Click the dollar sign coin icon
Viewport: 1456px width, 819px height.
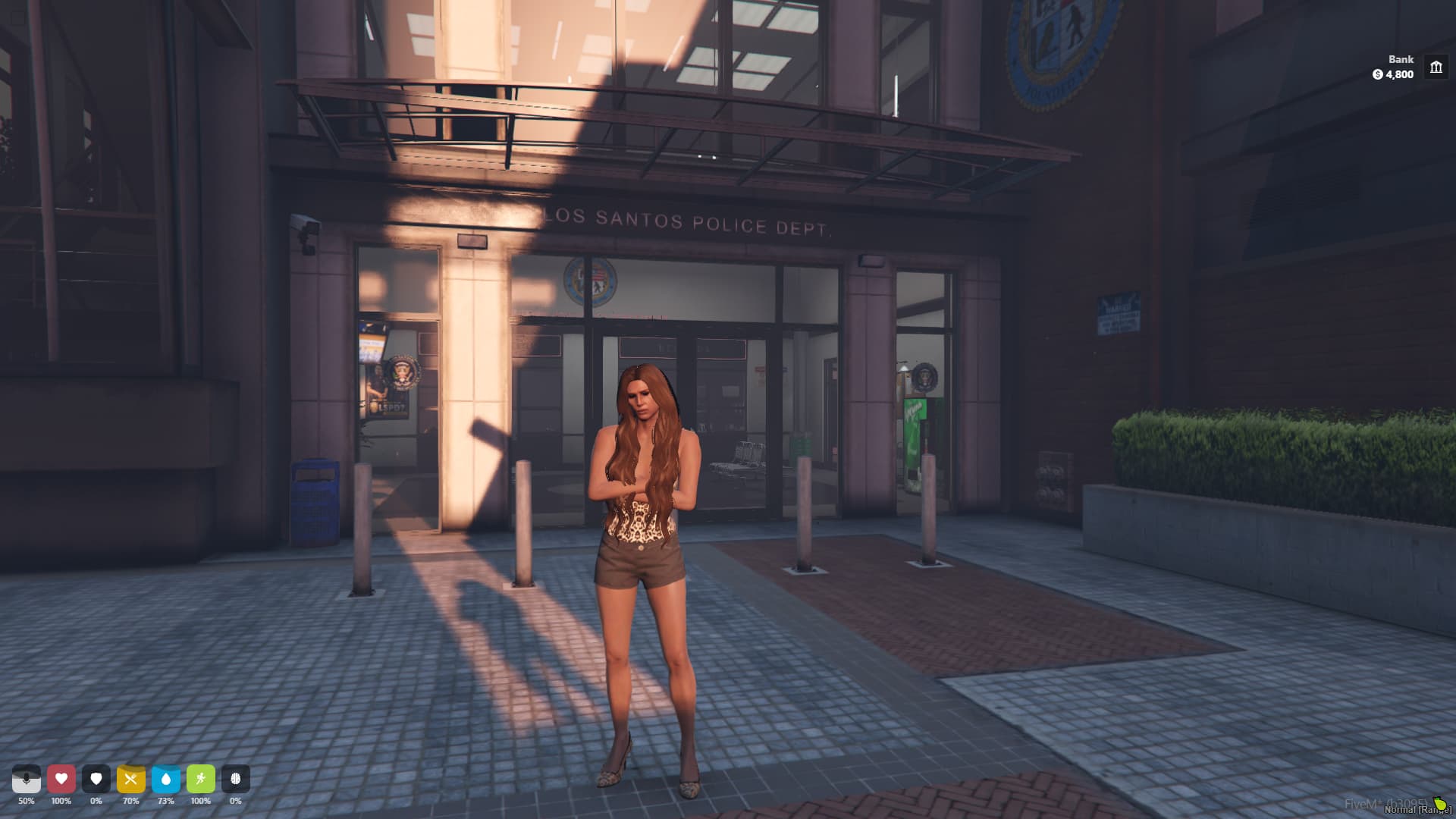coord(1377,75)
